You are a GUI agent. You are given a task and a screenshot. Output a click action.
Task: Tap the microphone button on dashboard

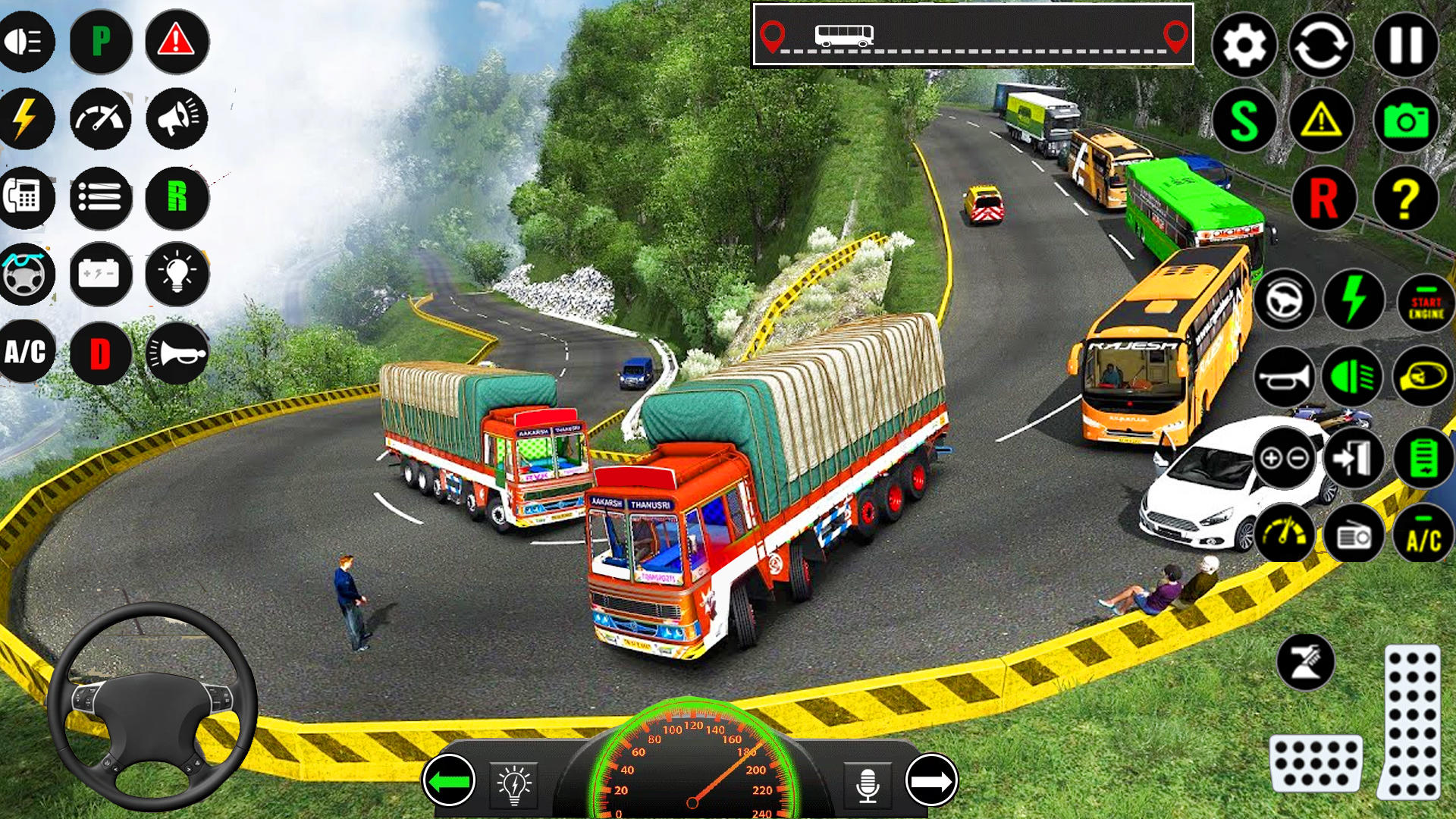[868, 784]
